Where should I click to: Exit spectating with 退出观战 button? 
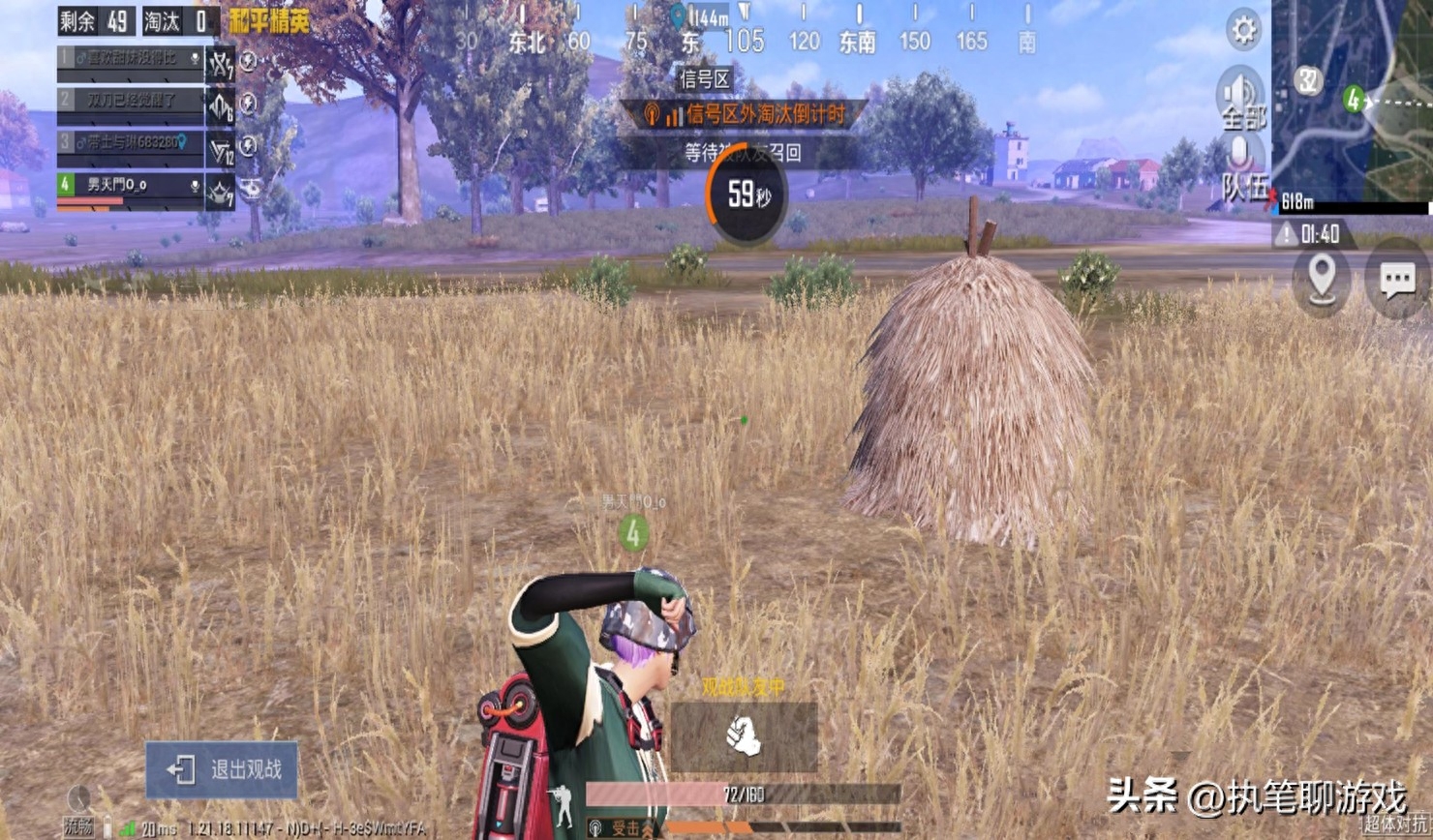(x=223, y=770)
